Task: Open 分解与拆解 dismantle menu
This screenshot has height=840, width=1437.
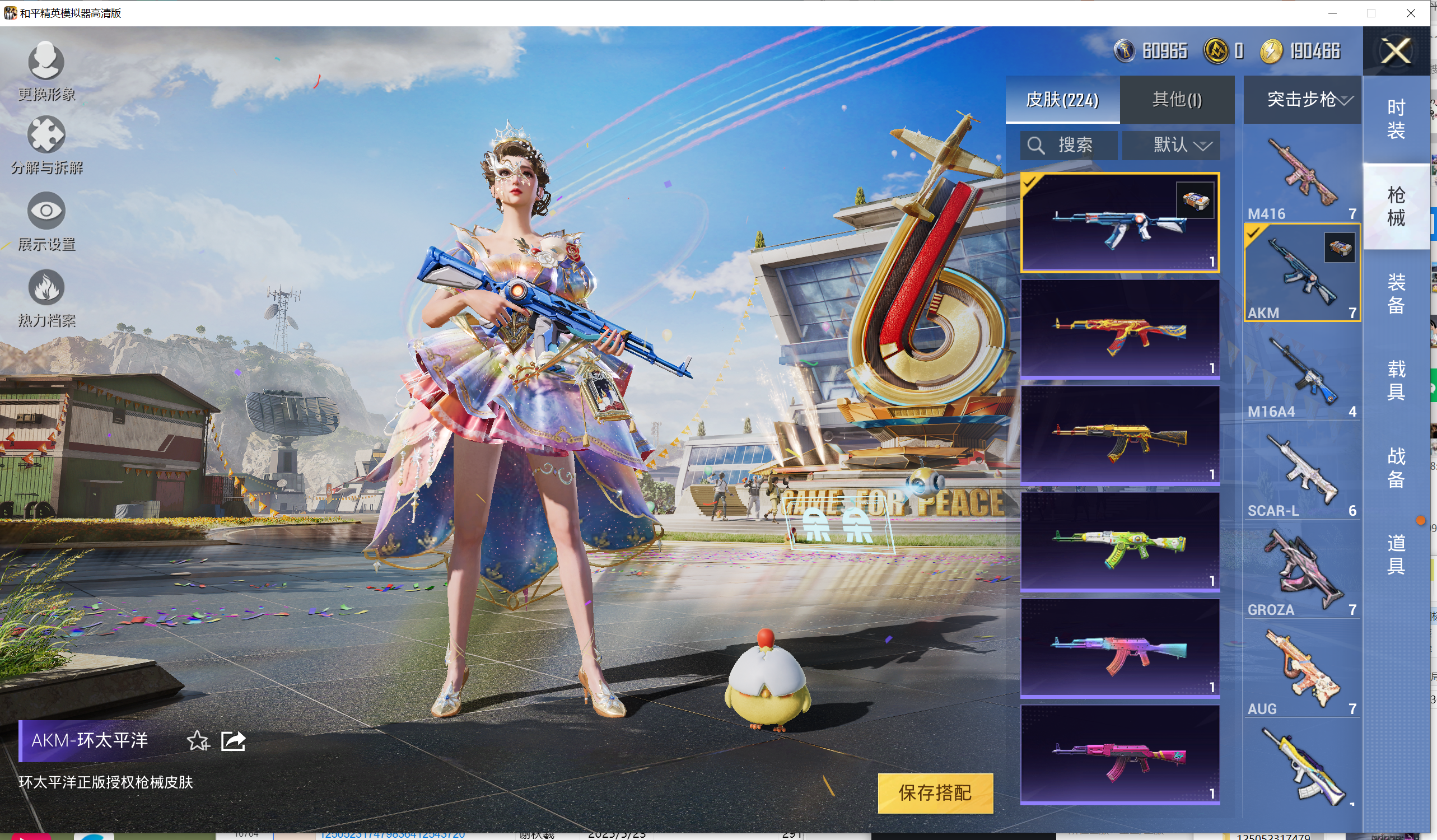Action: click(46, 145)
